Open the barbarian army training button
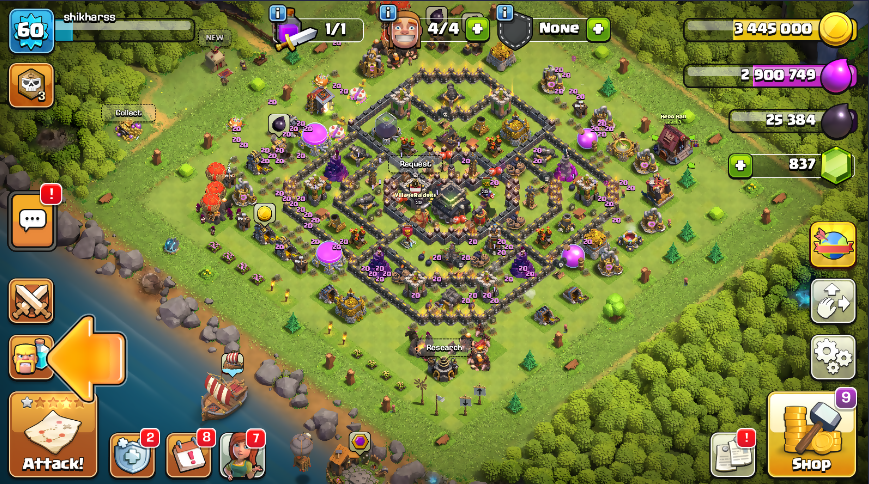Screen dimensions: 869x484 (29, 357)
